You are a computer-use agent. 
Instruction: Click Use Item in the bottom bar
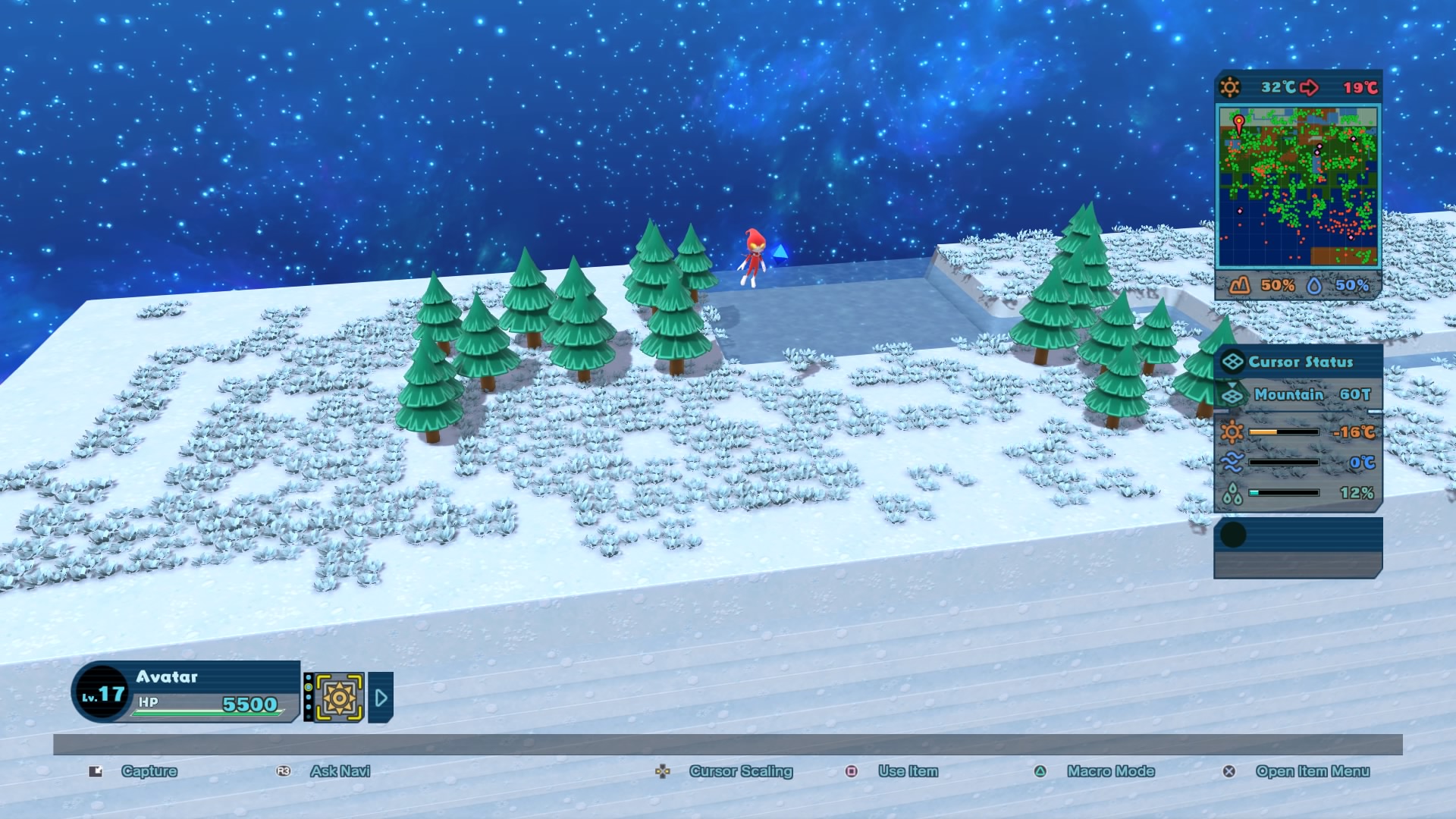[x=907, y=771]
